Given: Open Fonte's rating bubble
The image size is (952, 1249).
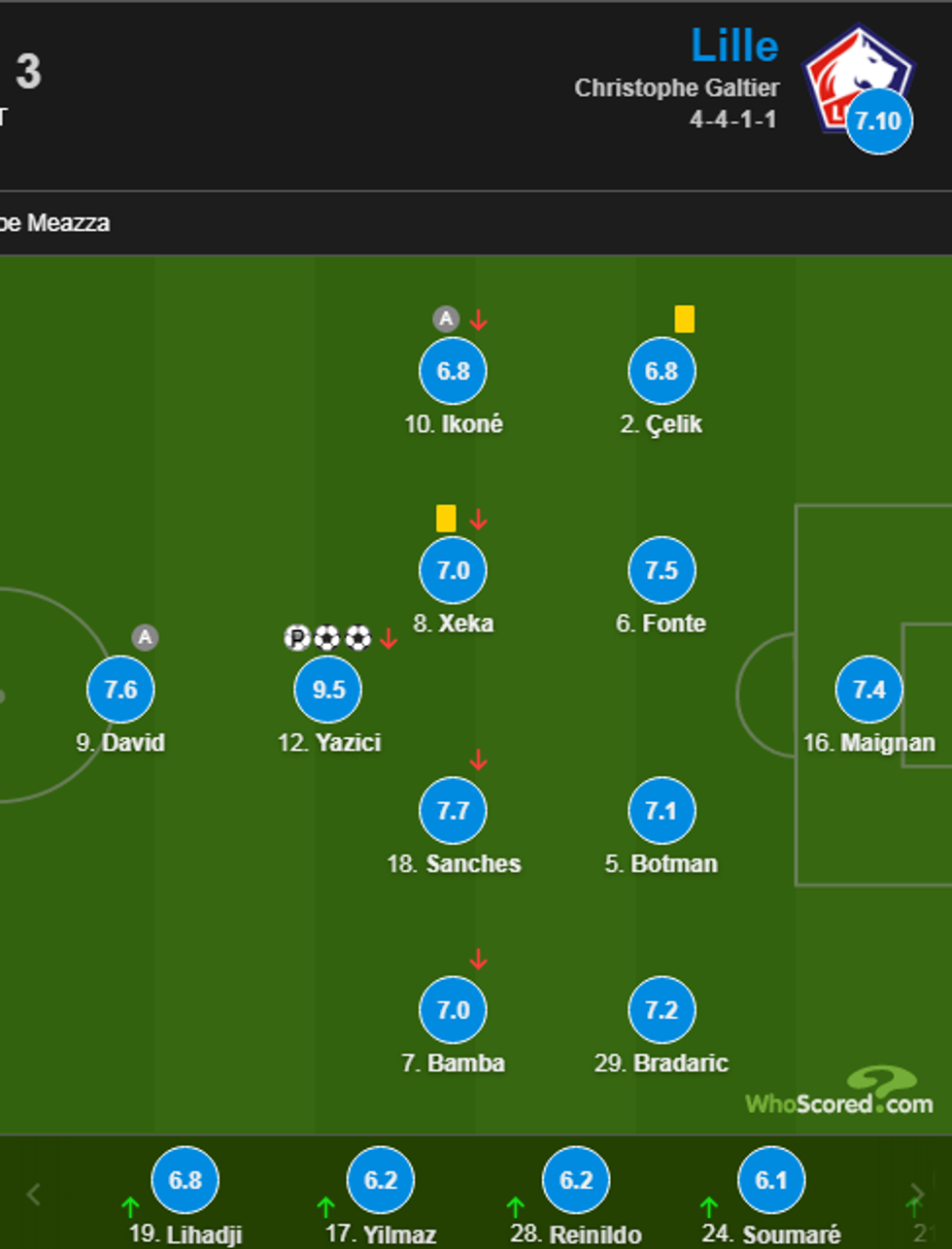Looking at the screenshot, I should point(662,570).
